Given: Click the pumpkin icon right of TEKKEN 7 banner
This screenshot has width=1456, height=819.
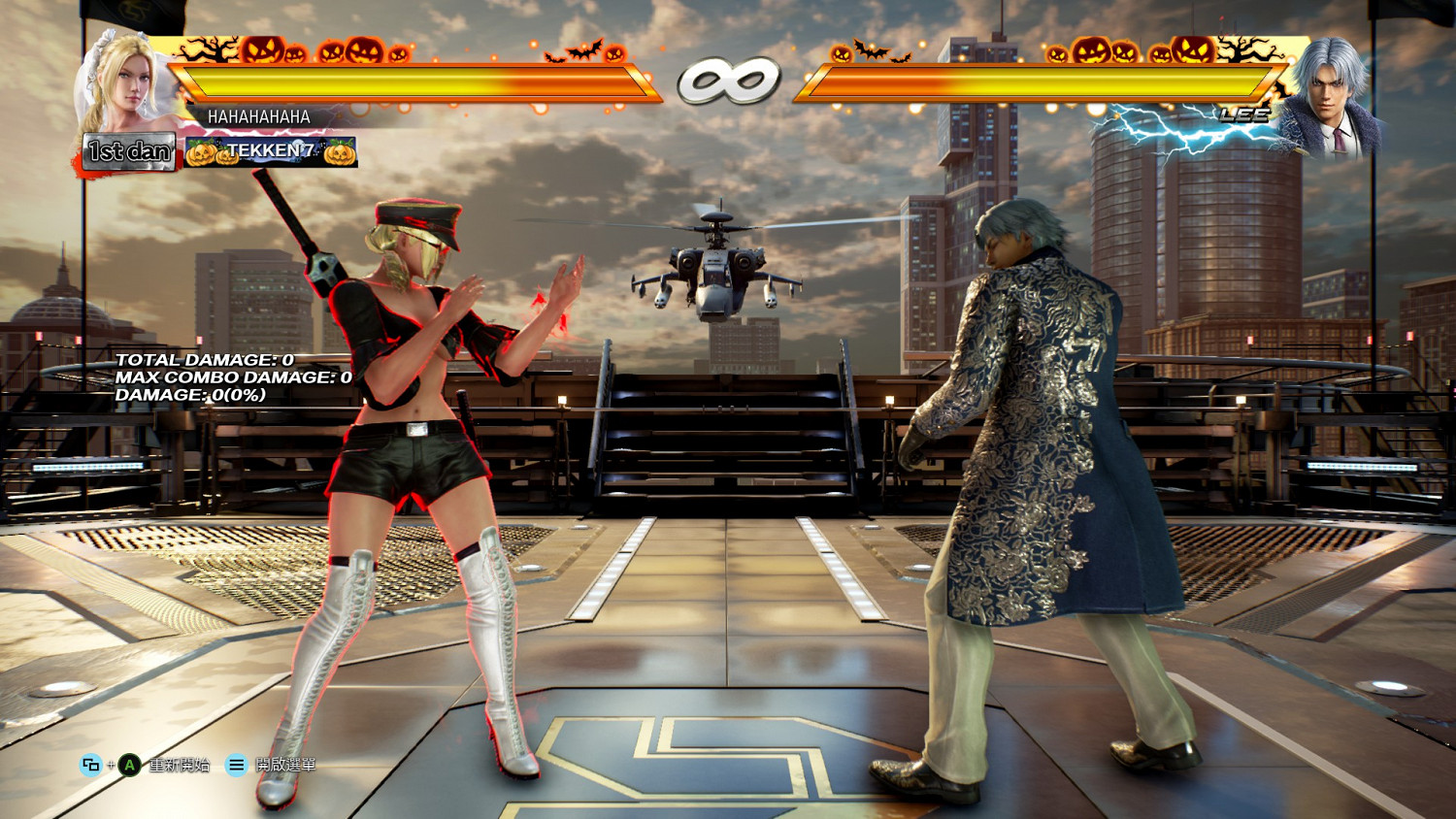Looking at the screenshot, I should click(x=338, y=153).
